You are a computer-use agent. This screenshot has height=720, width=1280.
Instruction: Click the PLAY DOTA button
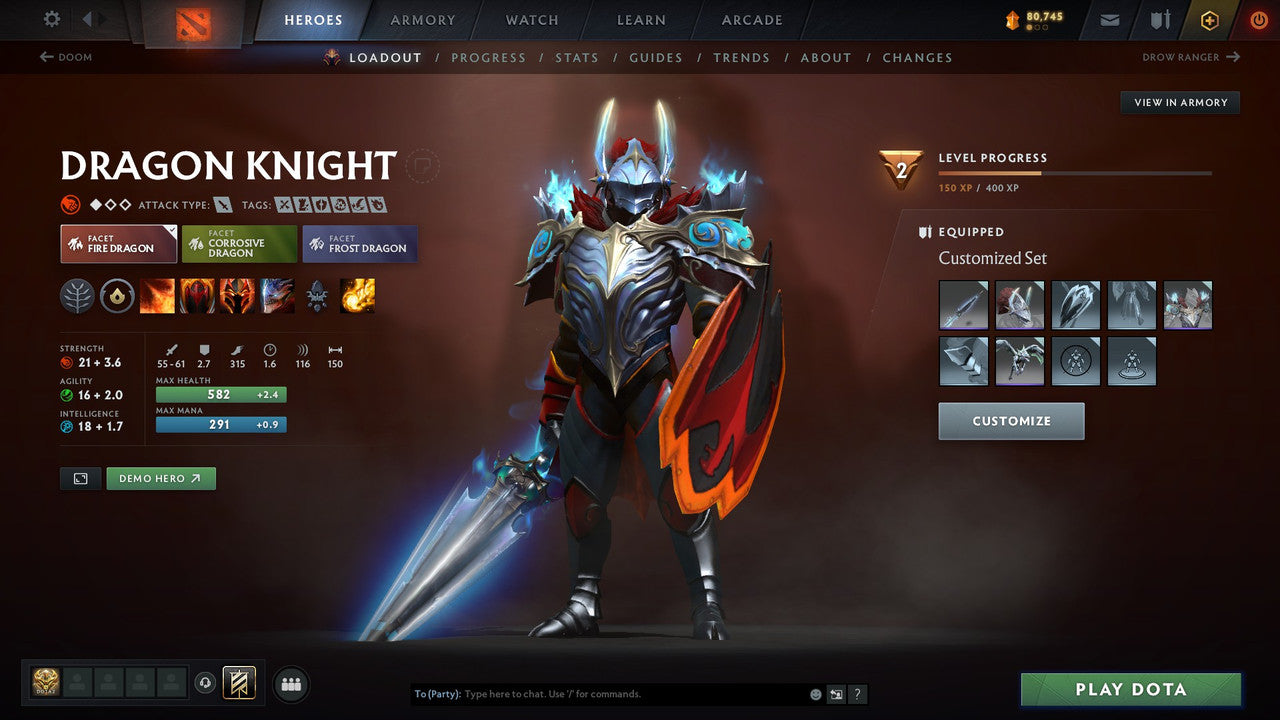tap(1130, 689)
